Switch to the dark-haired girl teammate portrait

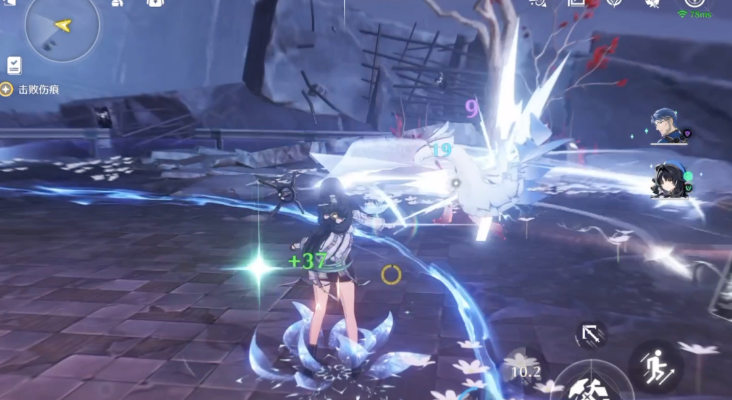[668, 180]
